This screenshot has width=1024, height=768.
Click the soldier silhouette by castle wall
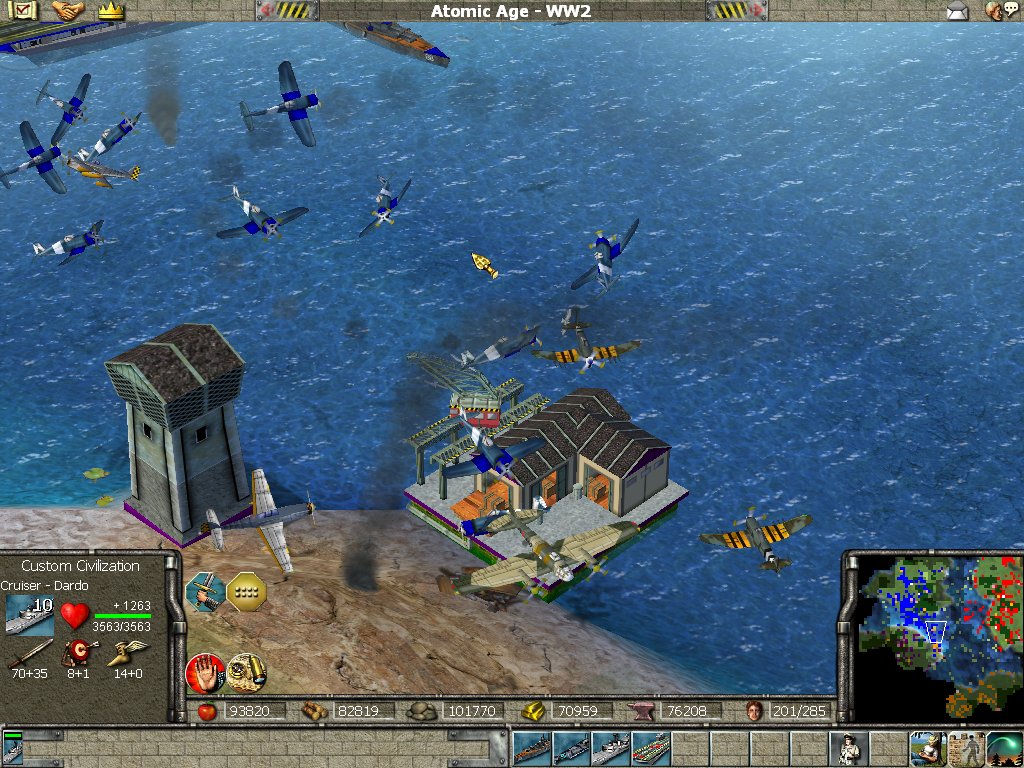tap(966, 748)
